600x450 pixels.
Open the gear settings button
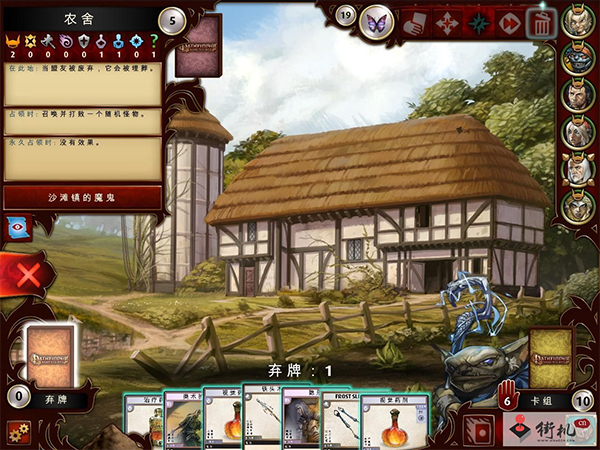pyautogui.click(x=17, y=432)
